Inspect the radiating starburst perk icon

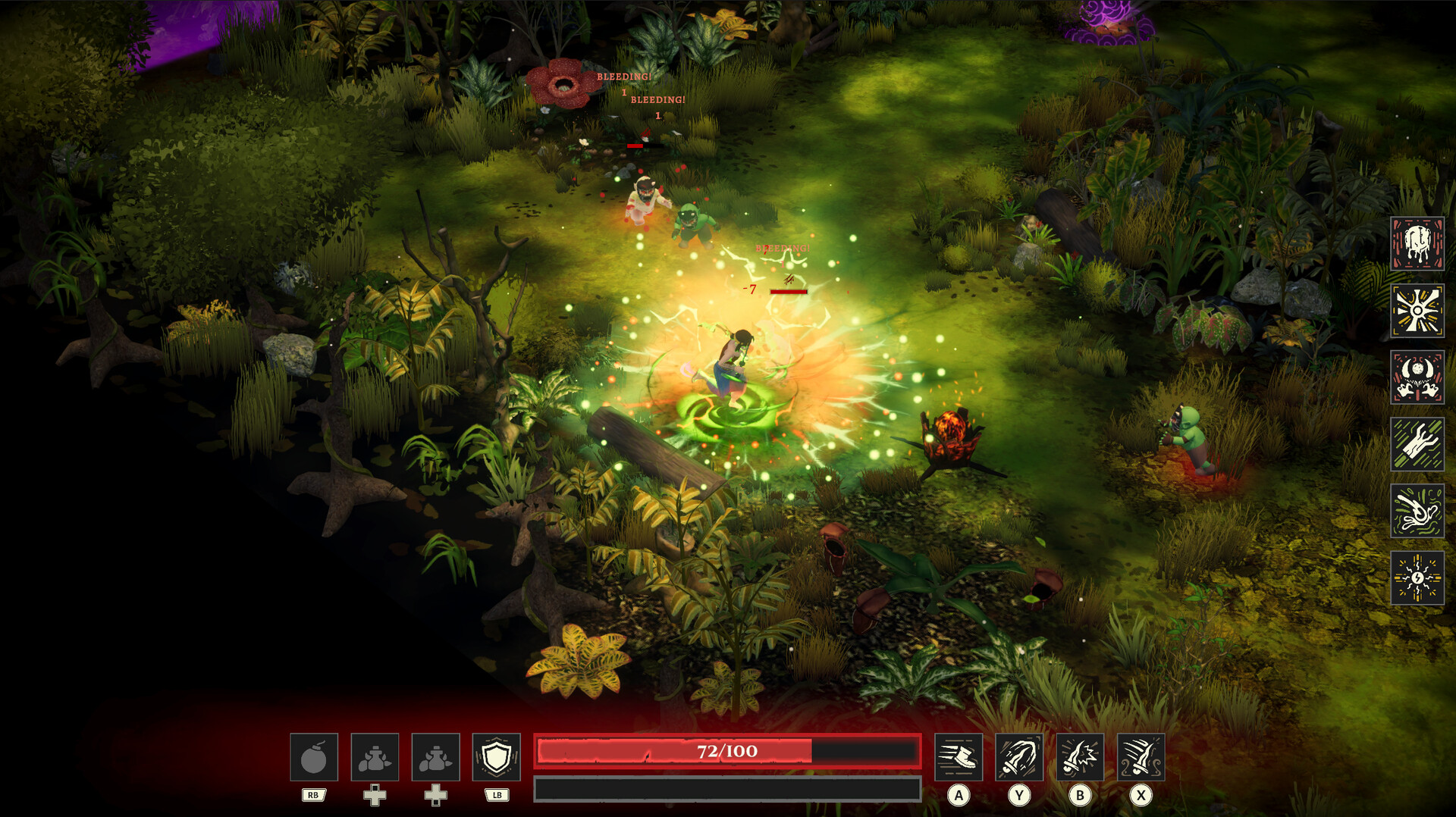click(x=1417, y=310)
